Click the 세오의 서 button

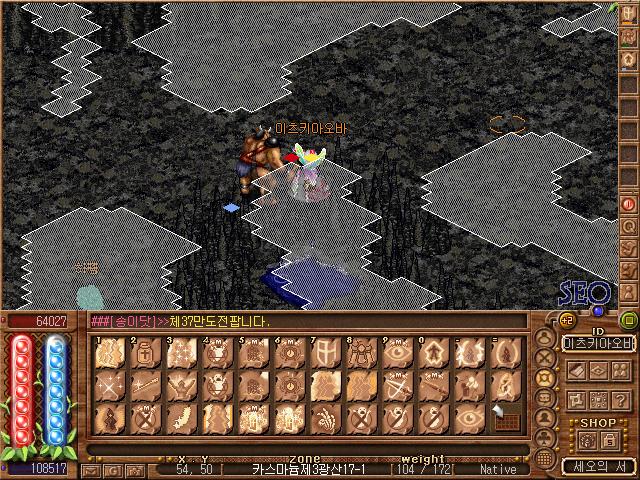[x=597, y=466]
